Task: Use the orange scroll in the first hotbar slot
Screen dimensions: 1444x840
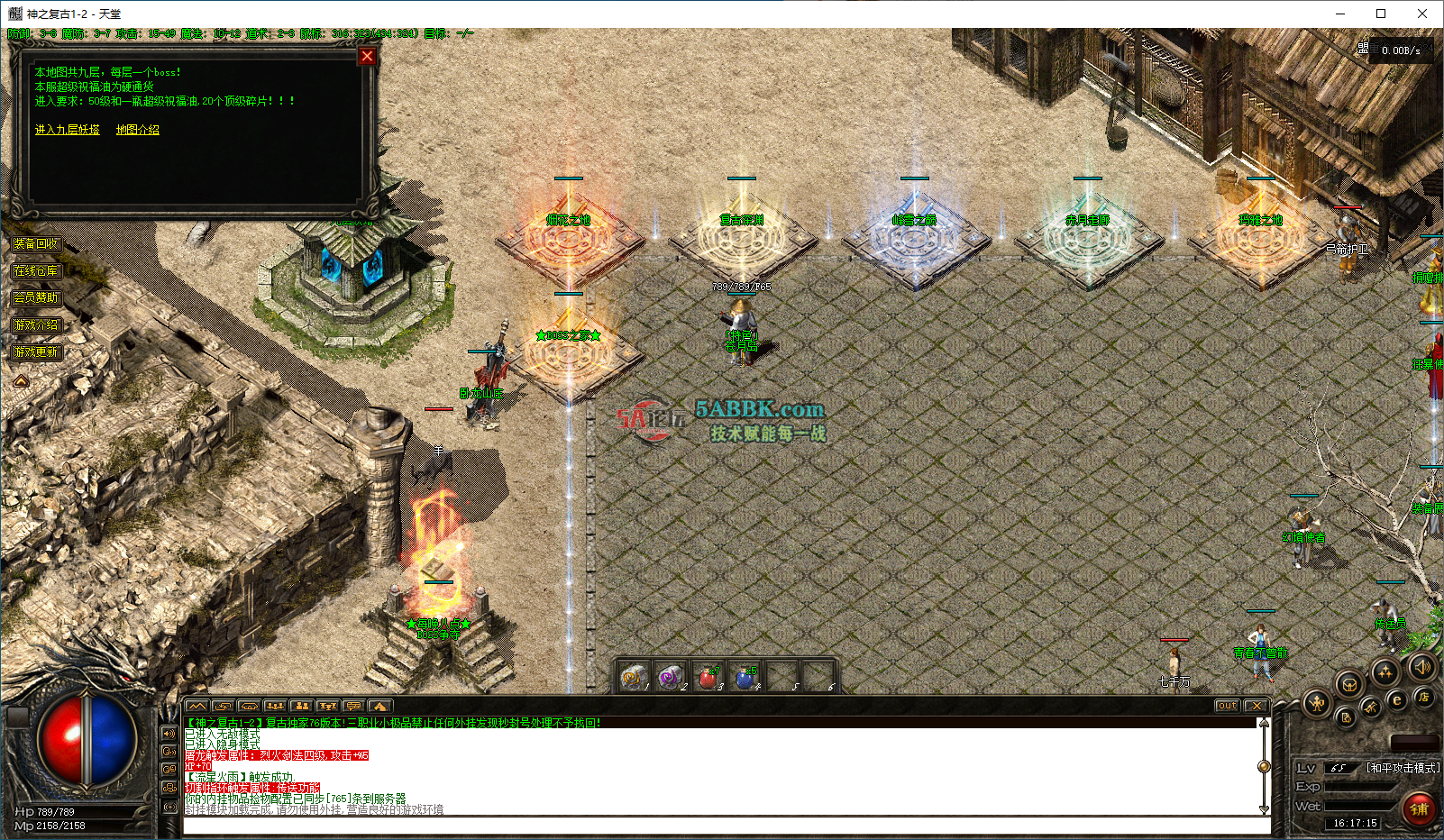Action: [x=633, y=677]
